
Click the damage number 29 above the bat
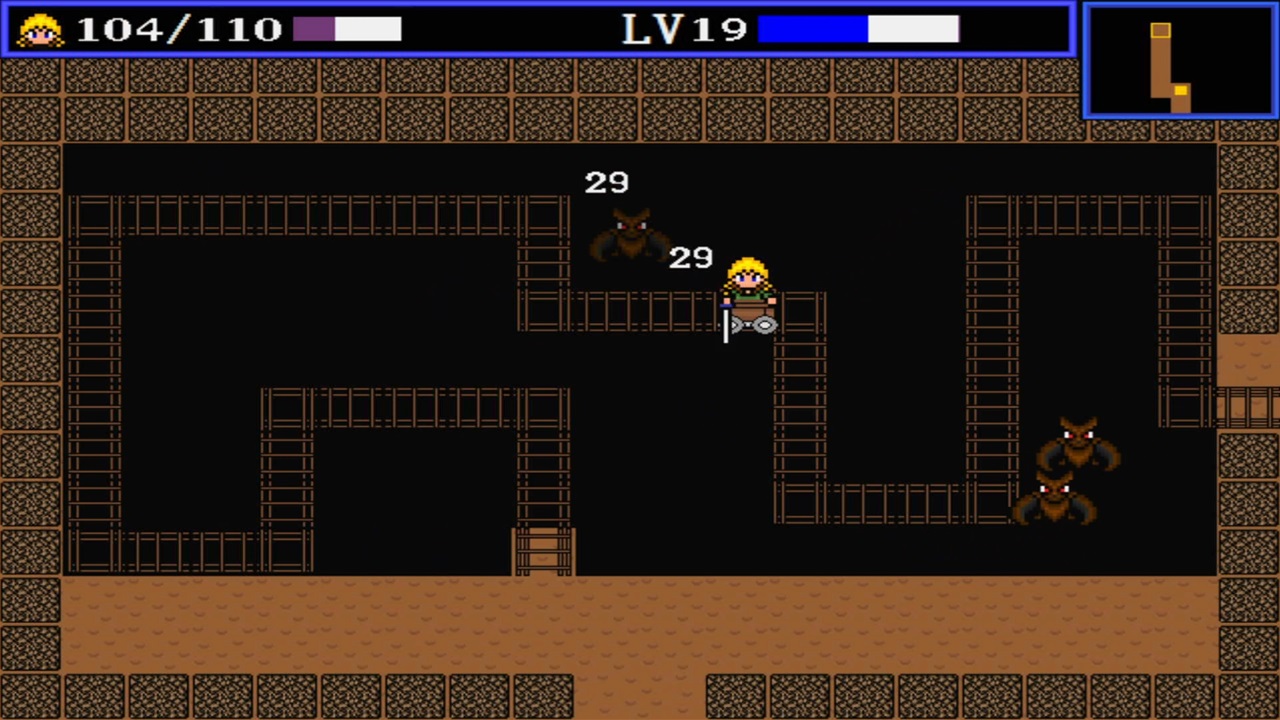[x=606, y=182]
